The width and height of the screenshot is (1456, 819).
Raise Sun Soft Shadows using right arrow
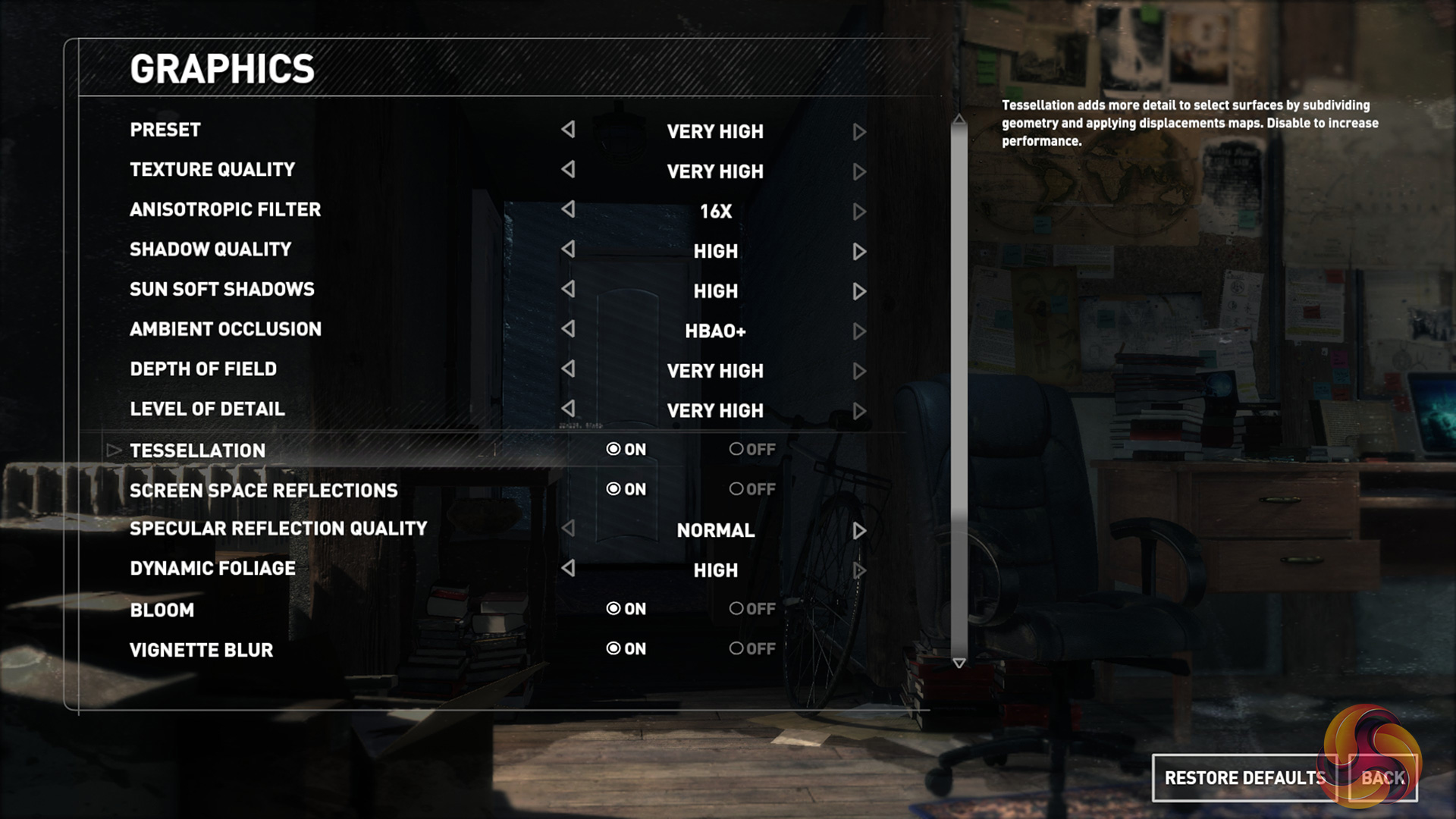pos(859,292)
